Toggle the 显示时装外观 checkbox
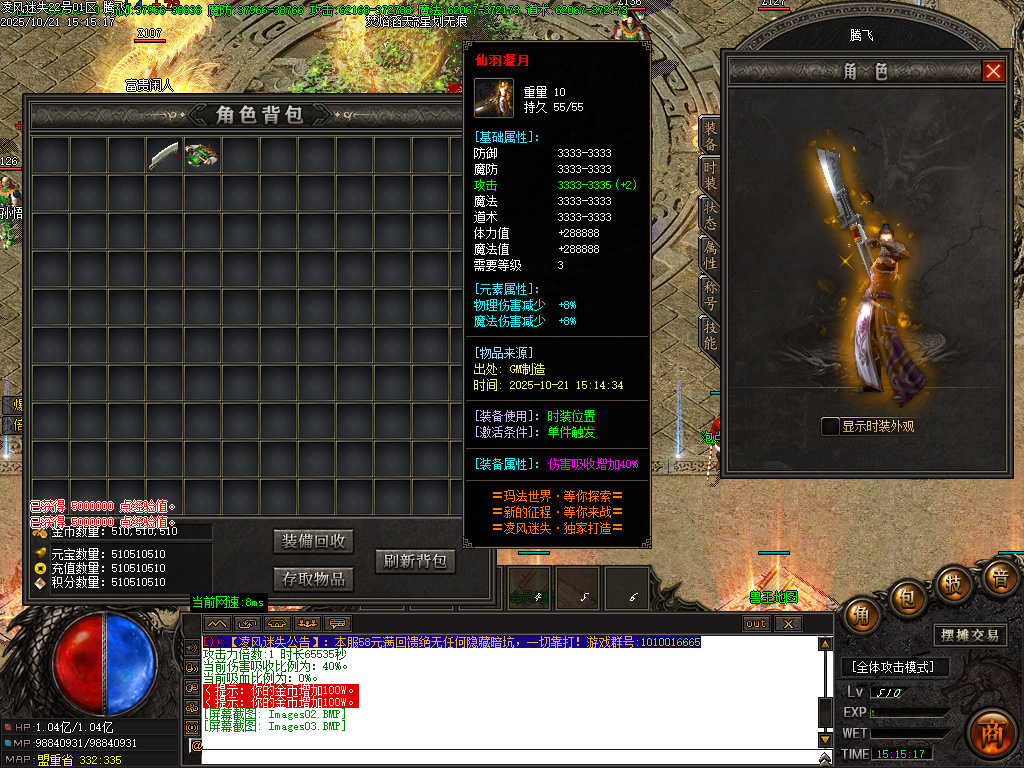The width and height of the screenshot is (1024, 768). pos(830,426)
